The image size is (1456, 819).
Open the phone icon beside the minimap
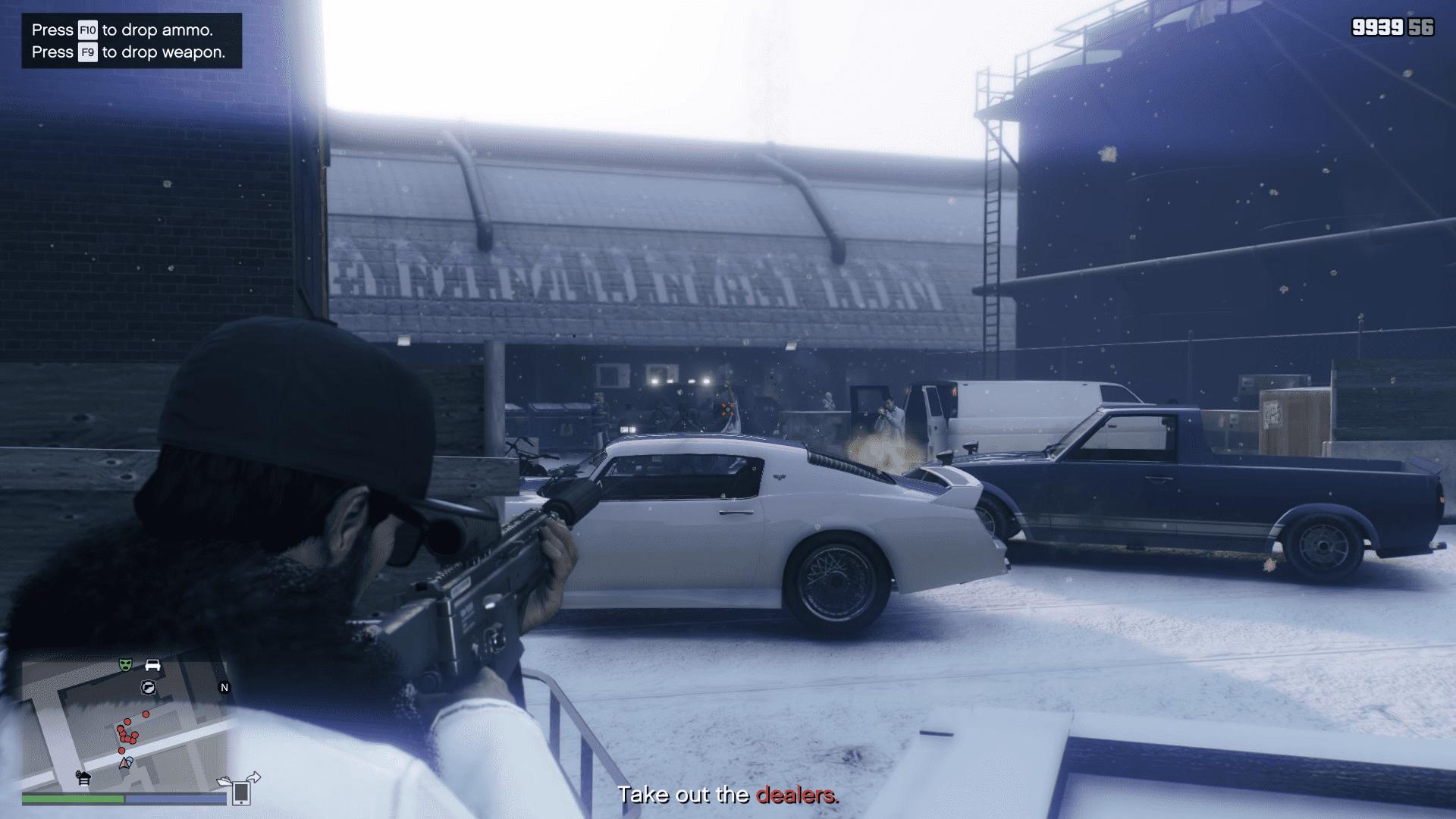(x=241, y=792)
